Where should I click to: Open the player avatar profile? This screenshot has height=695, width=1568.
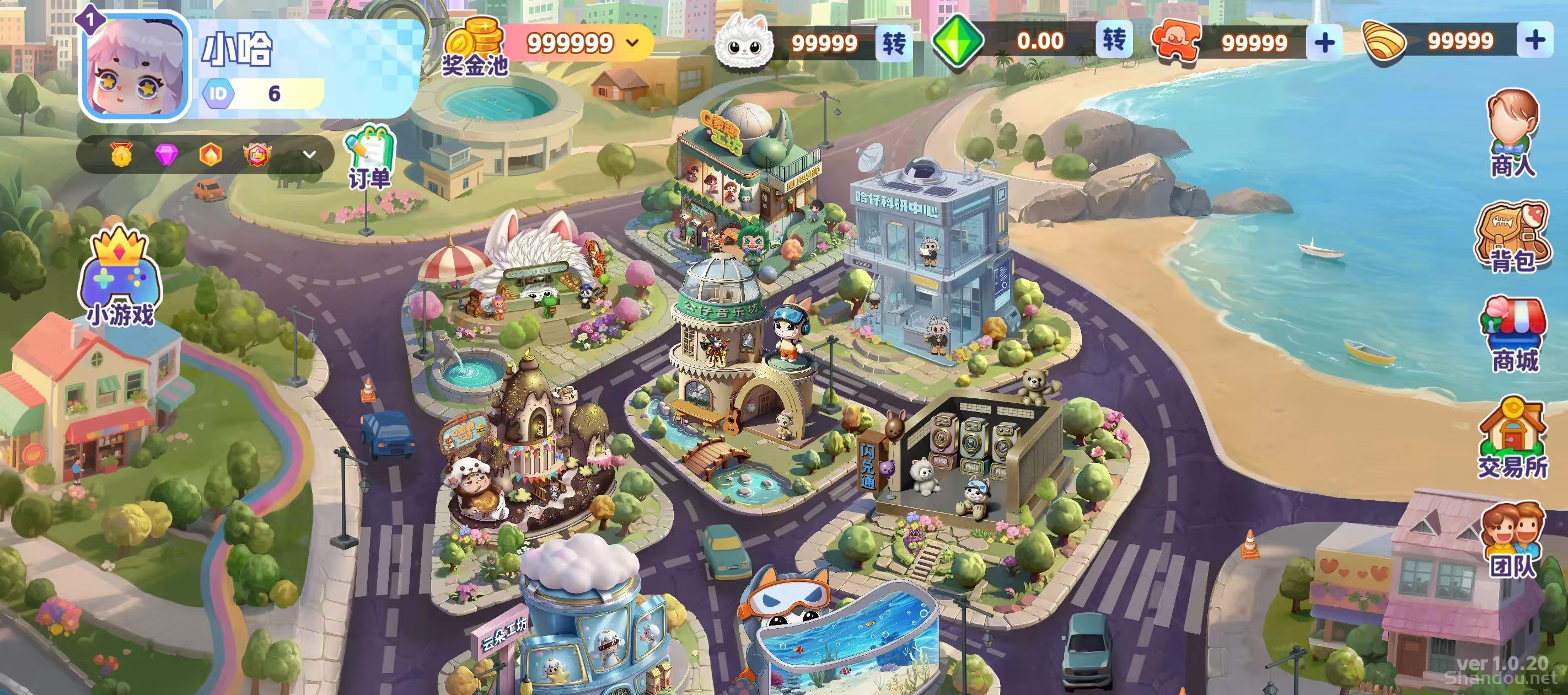click(x=135, y=66)
